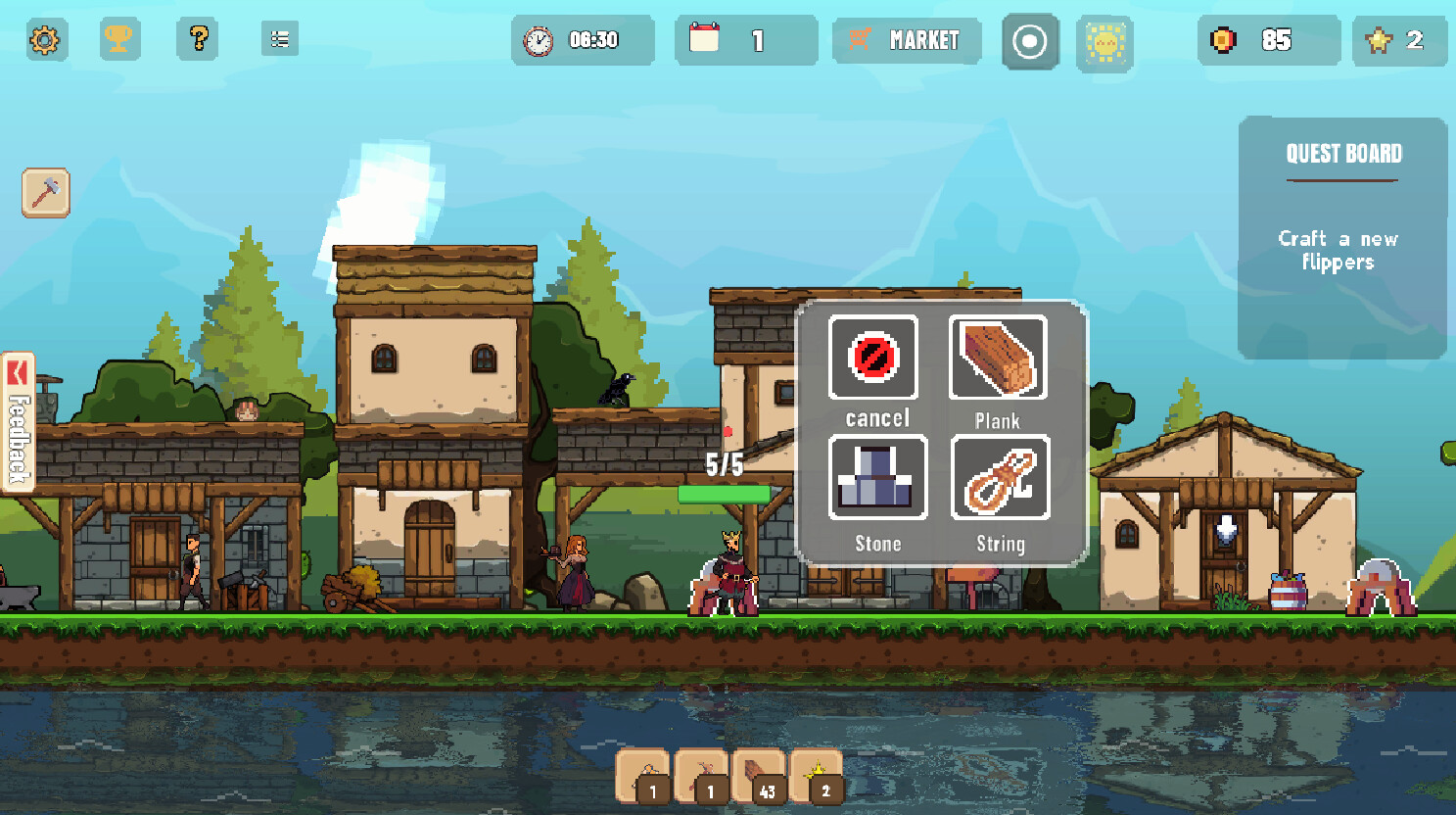Open the MARKET tab
The width and height of the screenshot is (1456, 815).
point(906,41)
